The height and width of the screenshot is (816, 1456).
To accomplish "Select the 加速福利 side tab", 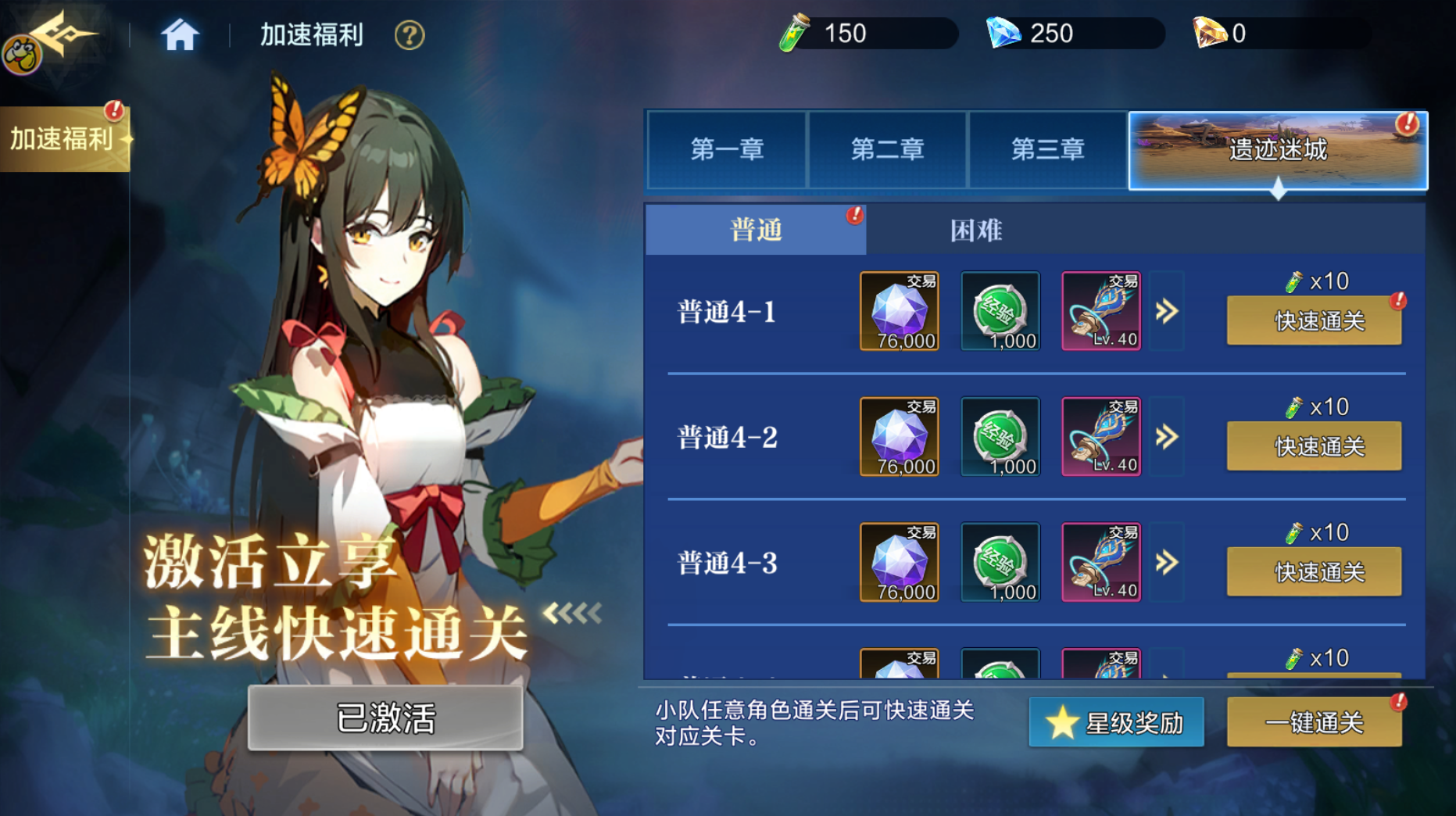I will tap(64, 139).
